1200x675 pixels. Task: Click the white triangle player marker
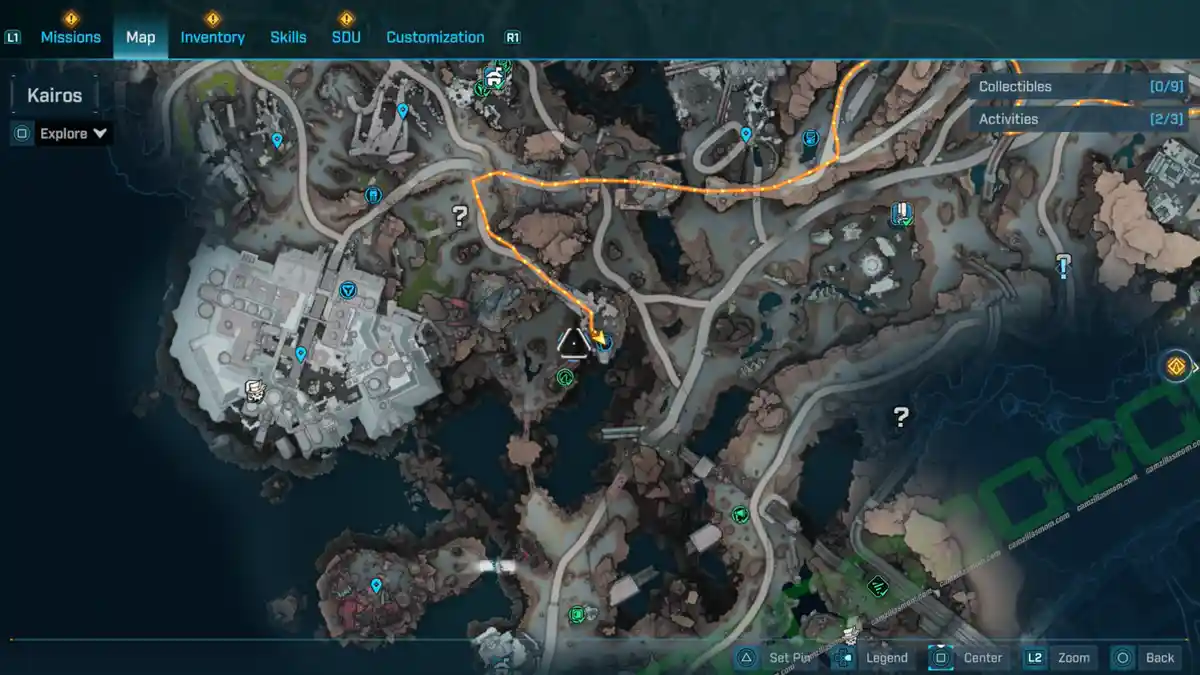[573, 342]
